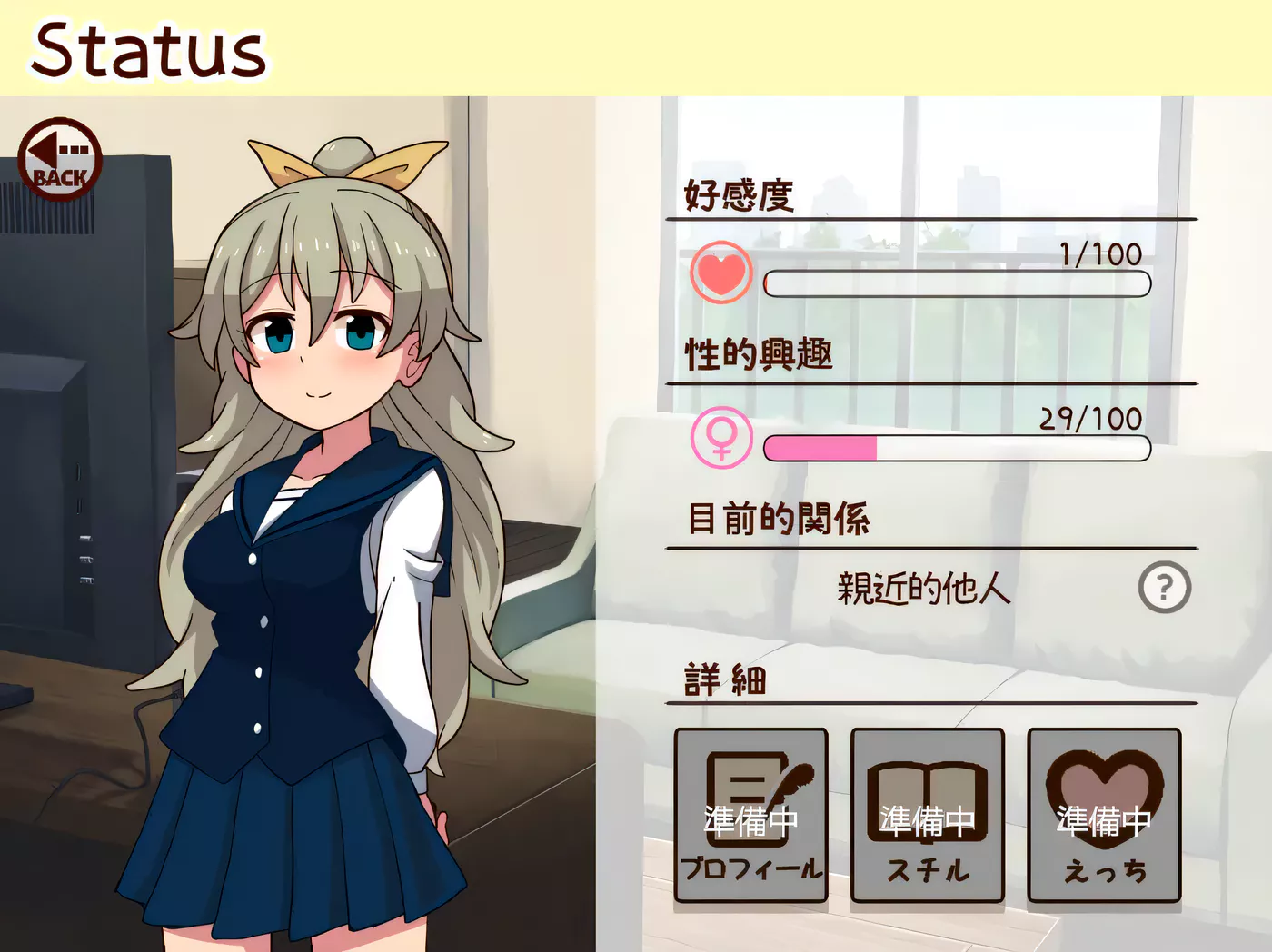This screenshot has height=952, width=1272.
Task: Click the 詳細 section heading
Action: pyautogui.click(x=722, y=679)
